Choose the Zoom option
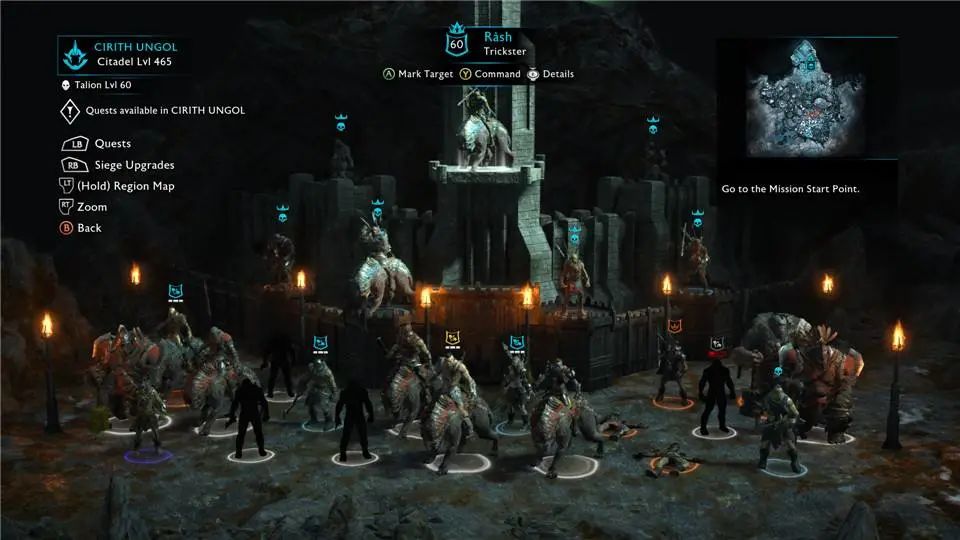 [91, 207]
